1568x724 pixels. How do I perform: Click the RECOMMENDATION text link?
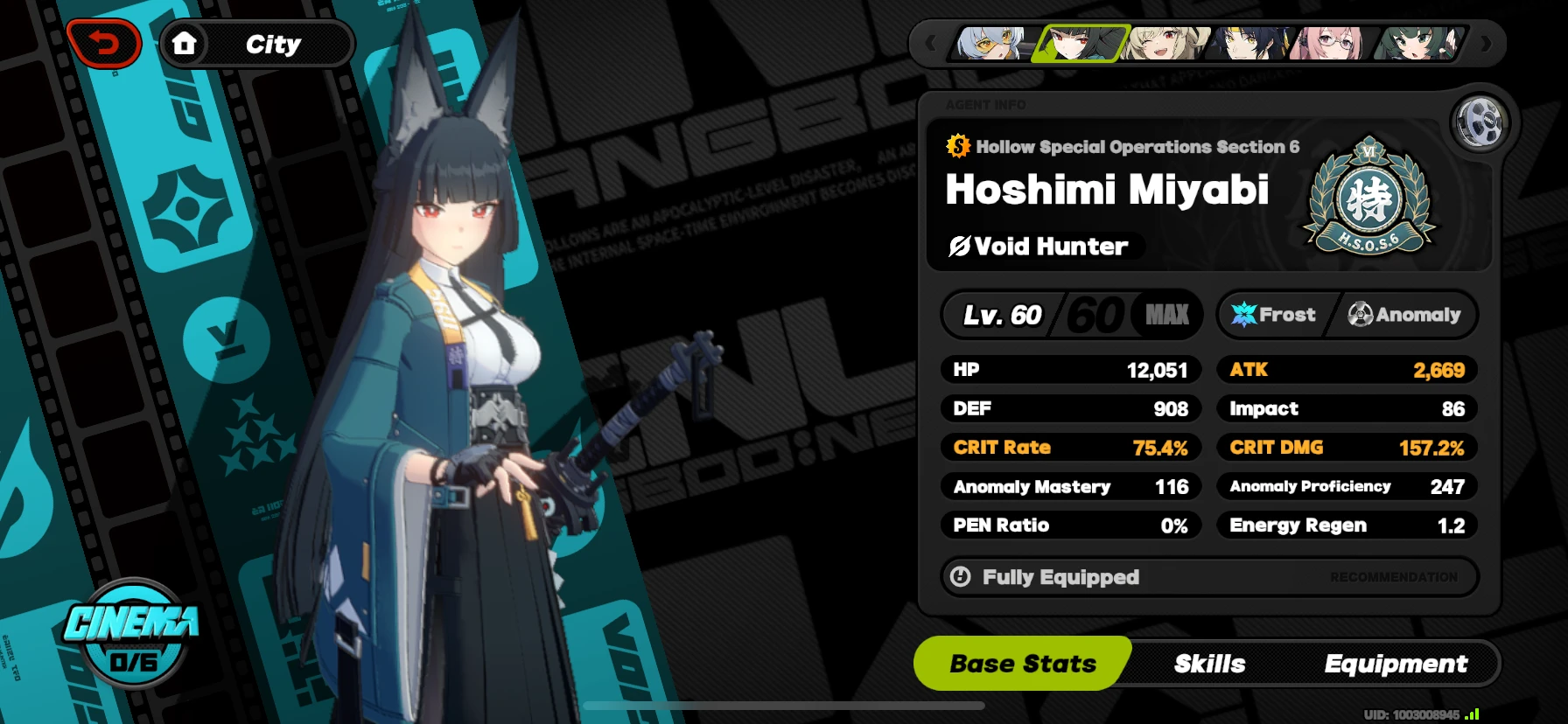click(x=1393, y=577)
